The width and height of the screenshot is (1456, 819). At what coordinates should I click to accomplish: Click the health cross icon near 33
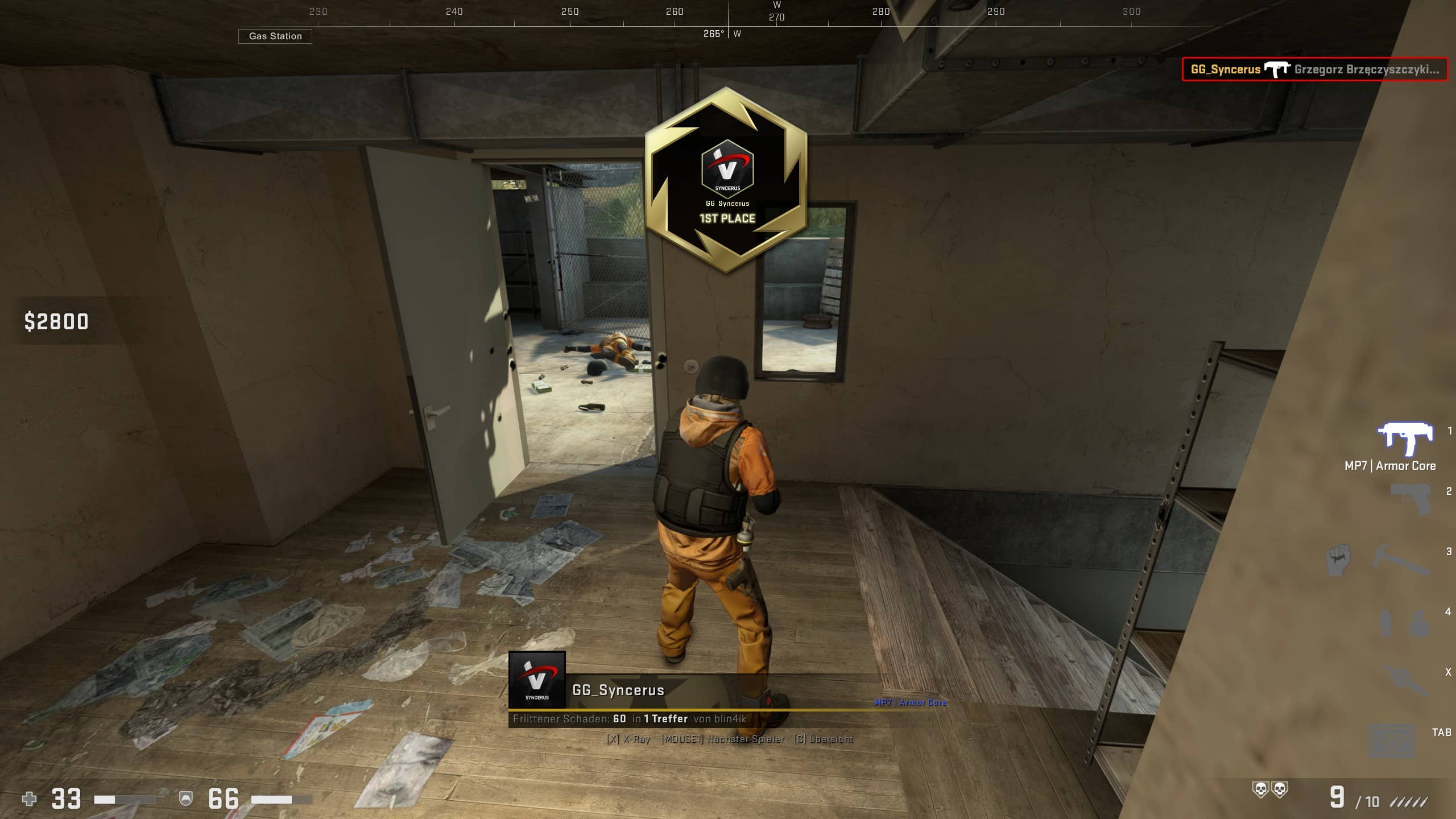point(28,799)
